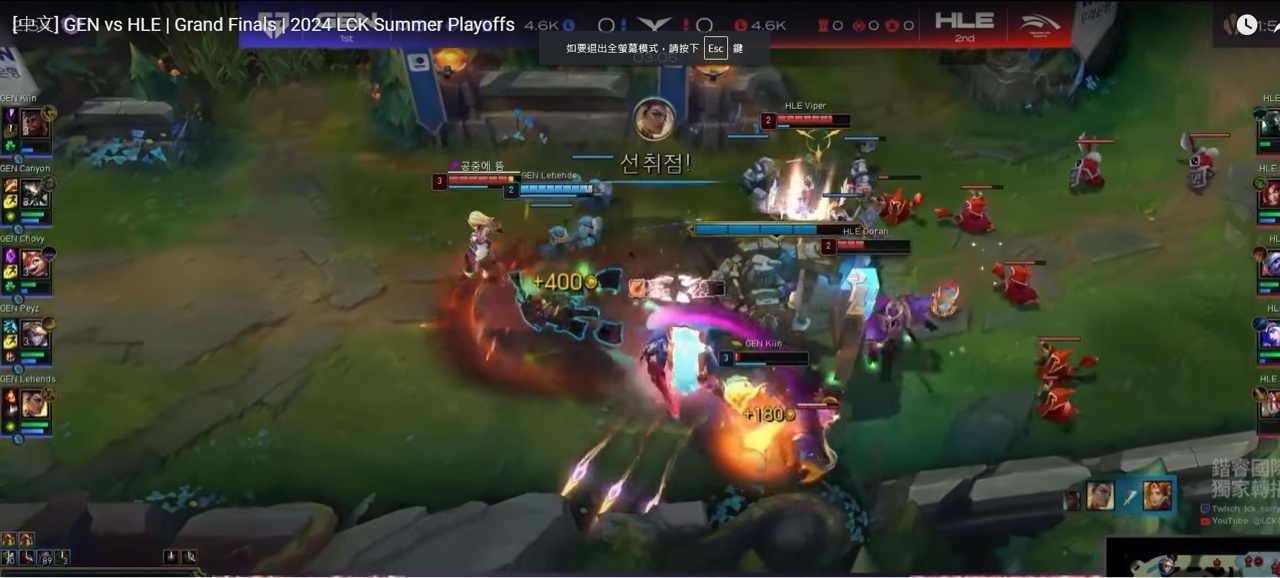Open the GEN vs HLE video title link
Image resolution: width=1280 pixels, height=578 pixels.
click(x=263, y=25)
